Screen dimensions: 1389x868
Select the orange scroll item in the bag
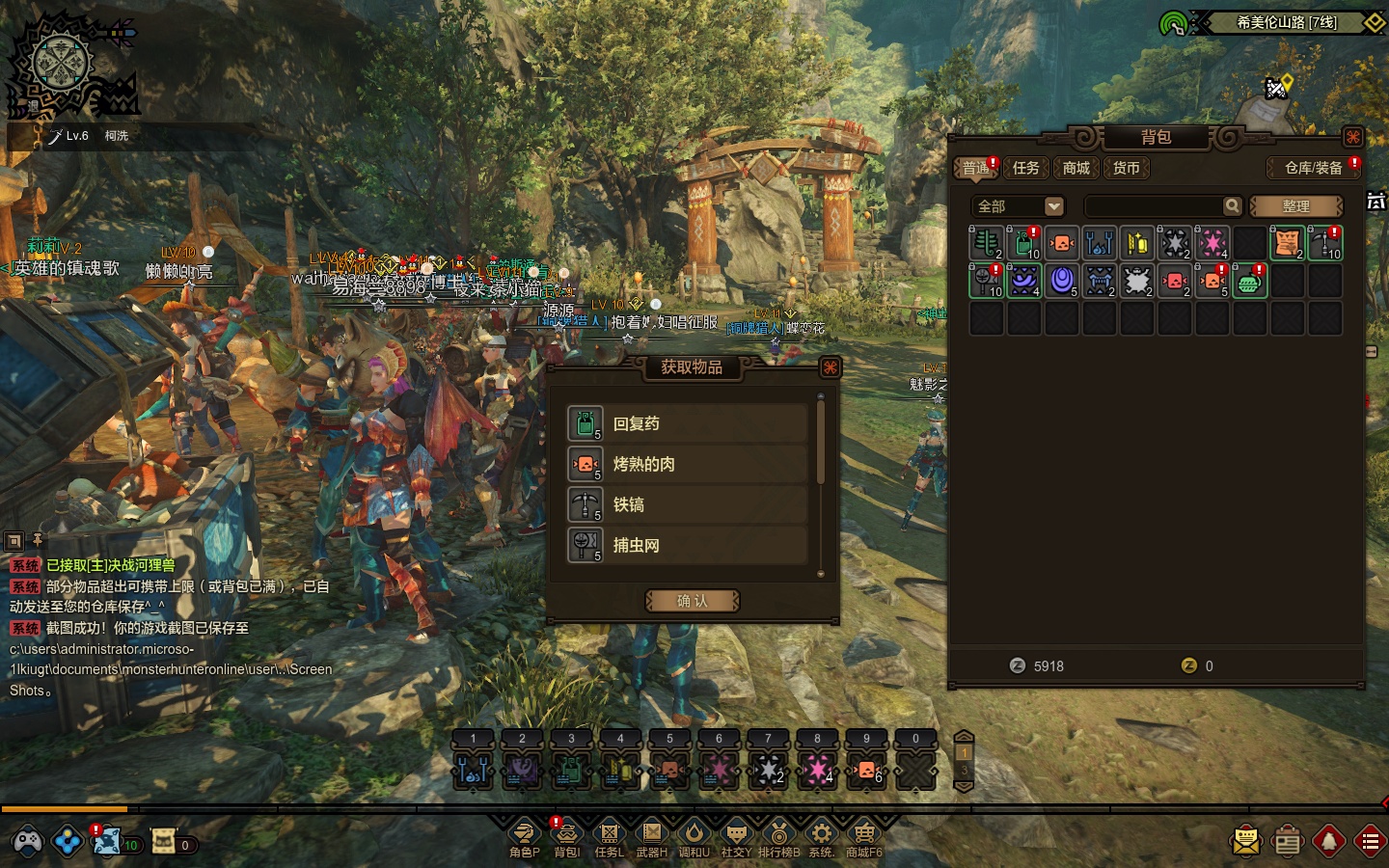(x=1287, y=243)
